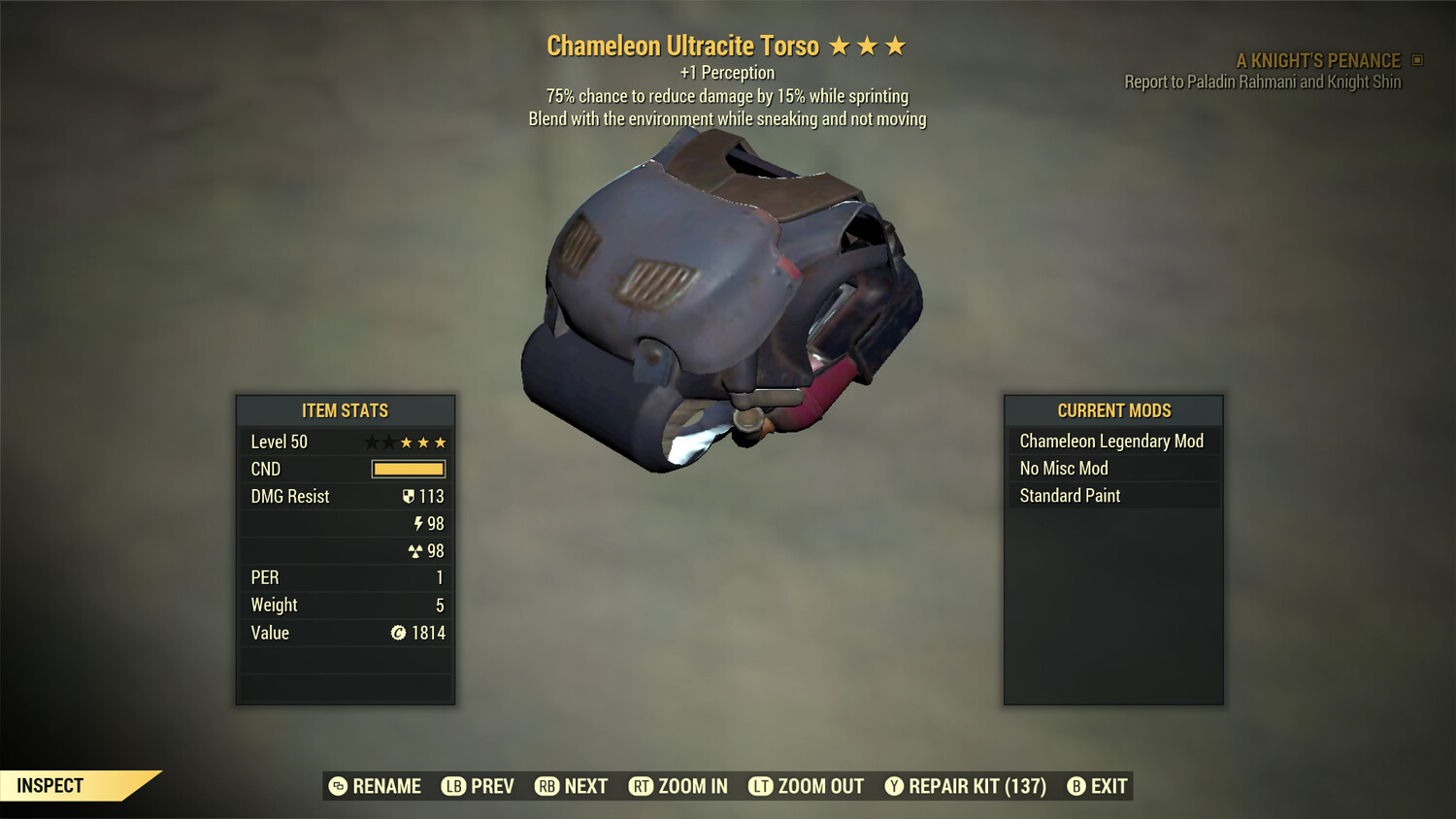Click the yellow CND condition bar
Screen dimensions: 1456x819
pos(407,469)
